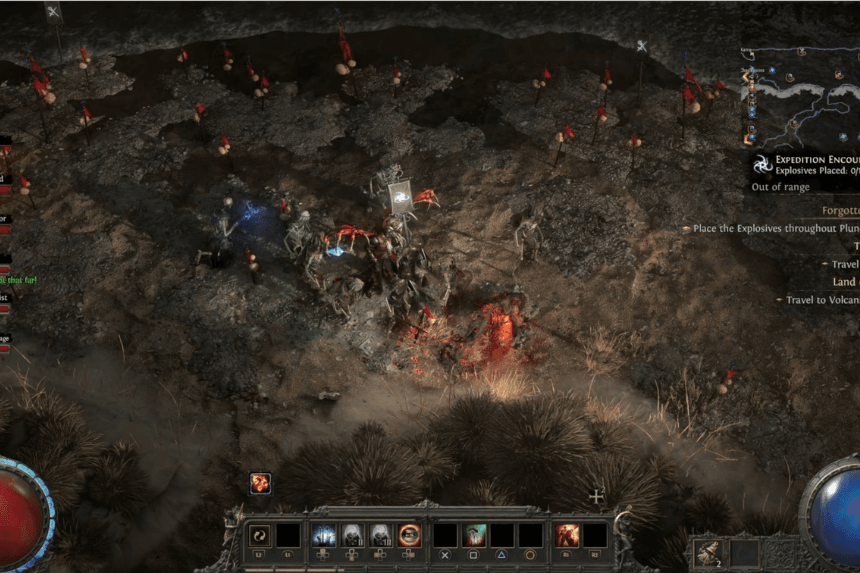Use the fiery orange ring skill
Viewport: 860px width, 573px height.
[x=410, y=535]
